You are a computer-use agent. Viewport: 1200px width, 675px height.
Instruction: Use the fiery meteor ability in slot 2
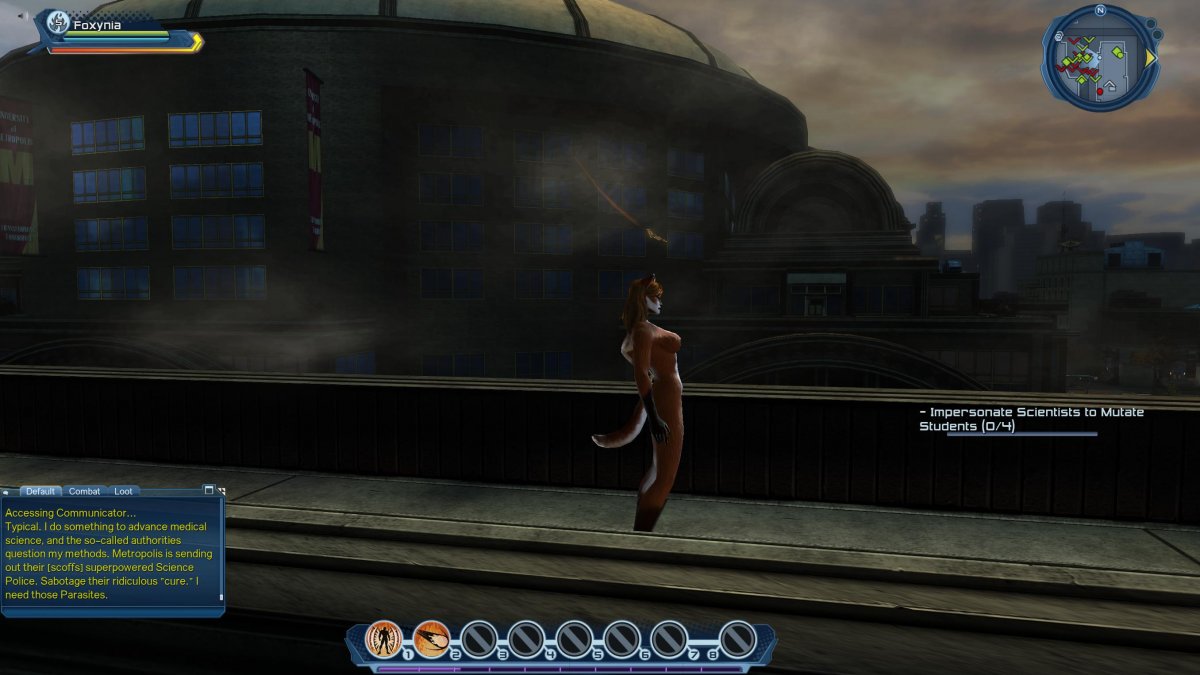coord(431,638)
